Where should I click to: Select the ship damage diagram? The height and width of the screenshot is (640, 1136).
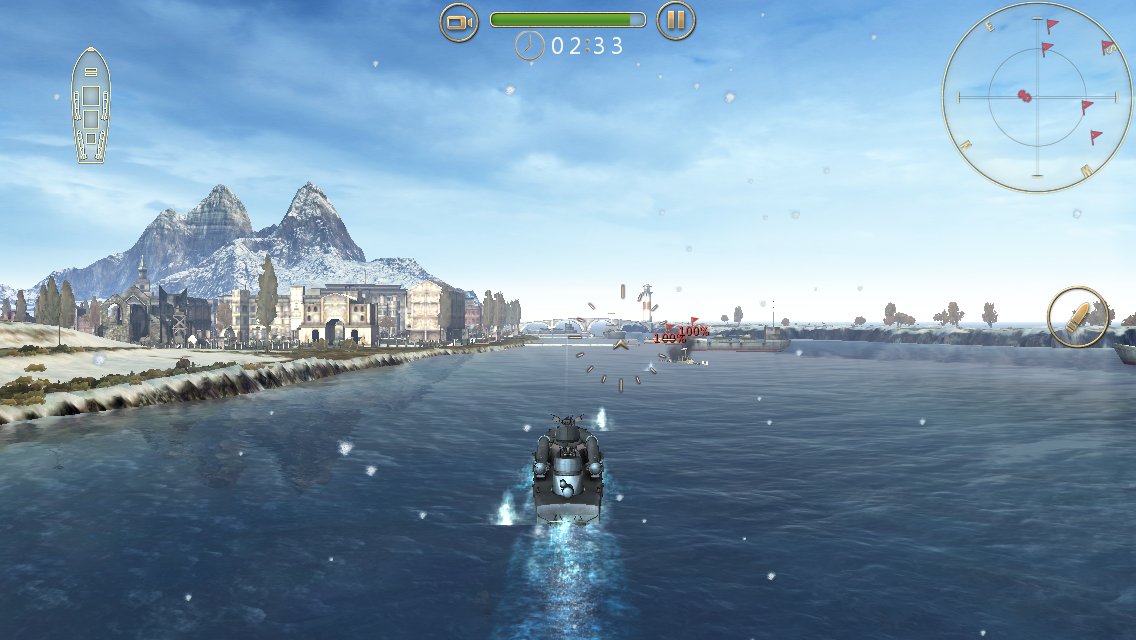pos(90,105)
